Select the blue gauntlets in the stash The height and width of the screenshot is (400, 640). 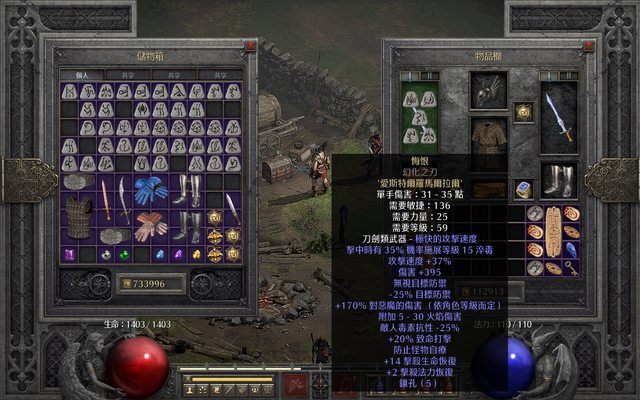coord(151,191)
